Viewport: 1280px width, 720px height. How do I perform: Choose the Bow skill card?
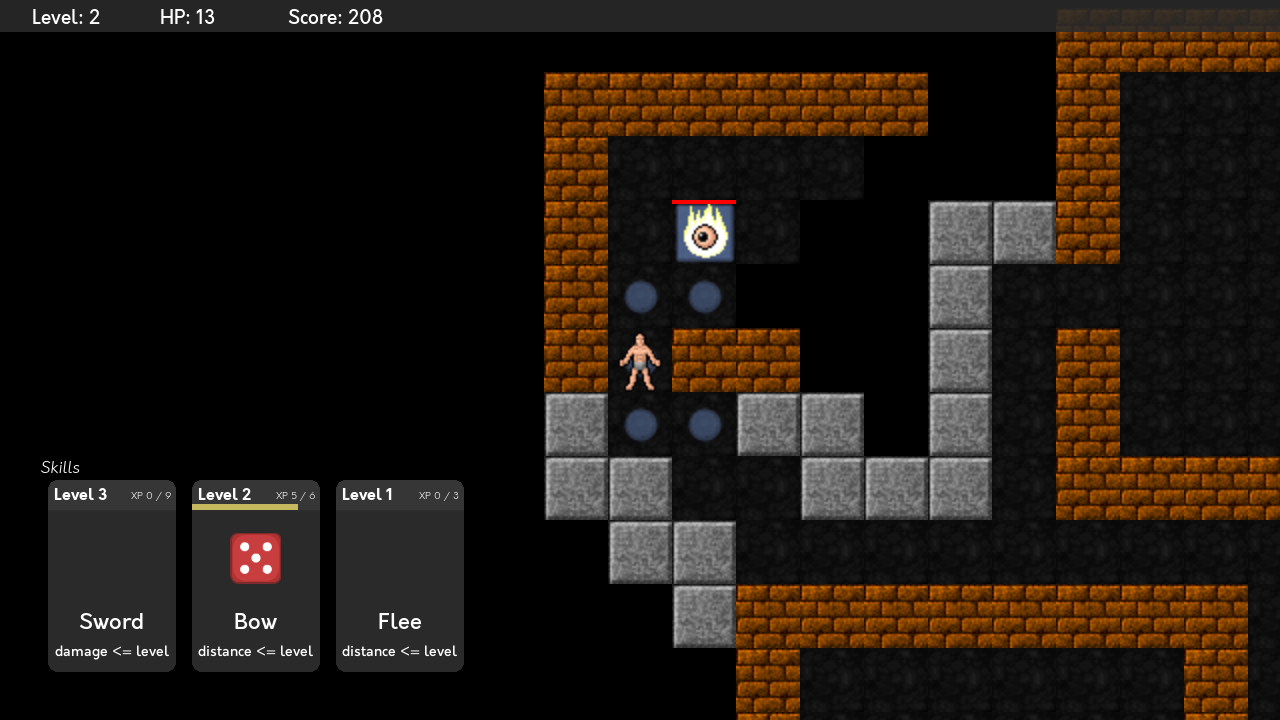coord(256,576)
